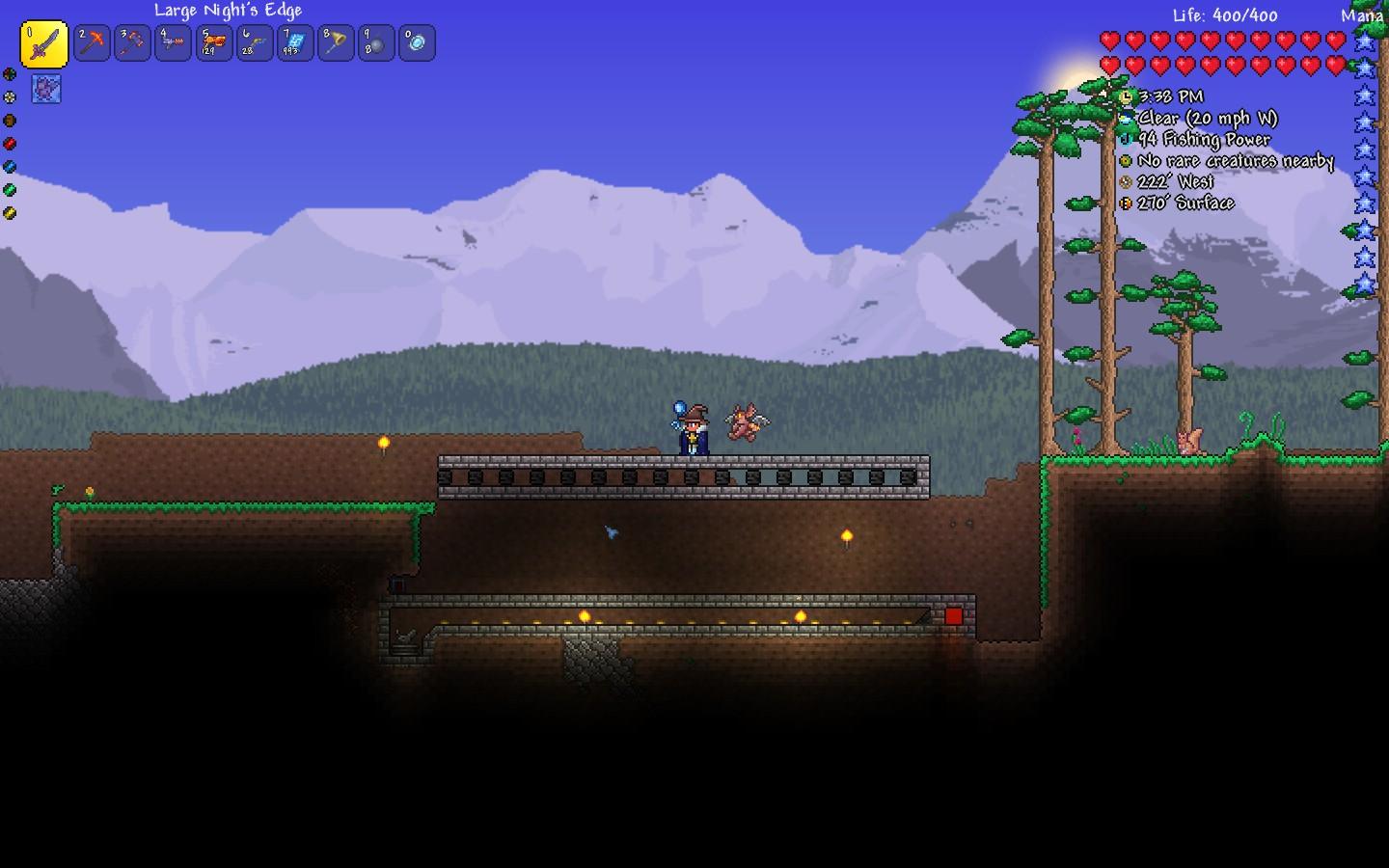Select the golden fishing pole in slot 8

pyautogui.click(x=335, y=42)
